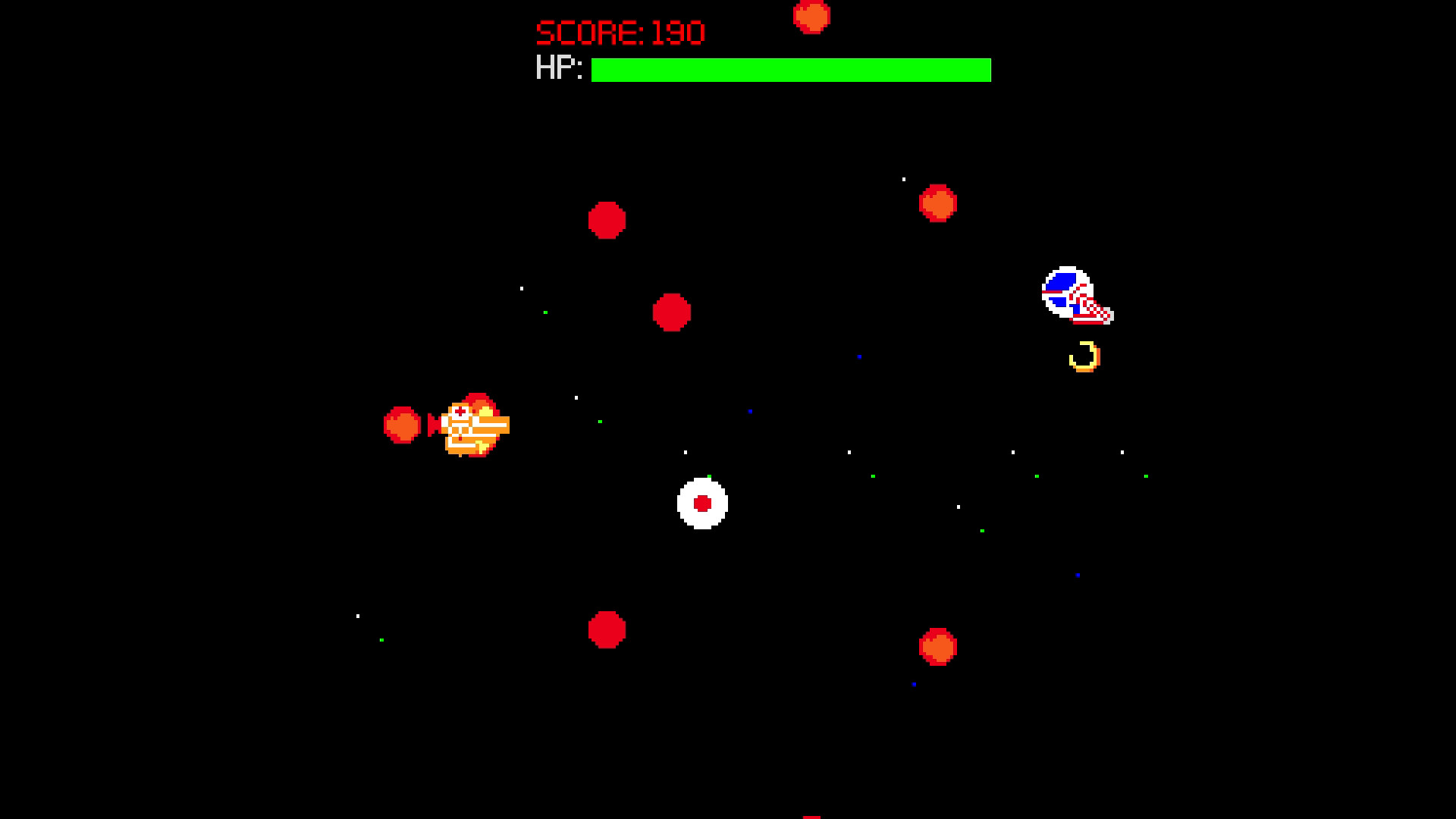Click the HP: label

559,70
